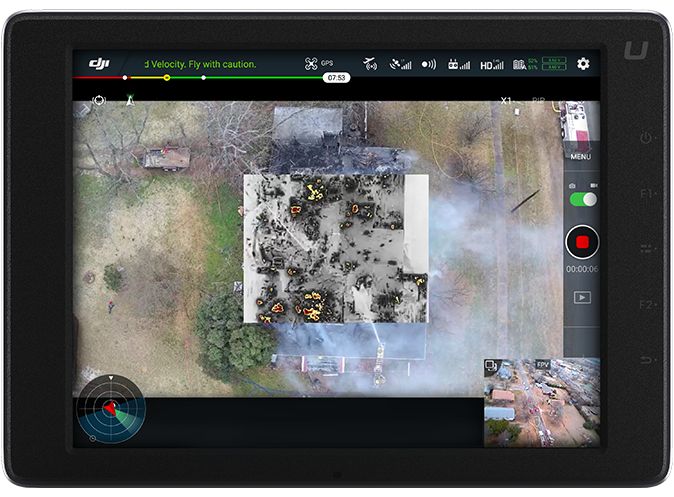Open the obstacle sensing status icon

(429, 64)
